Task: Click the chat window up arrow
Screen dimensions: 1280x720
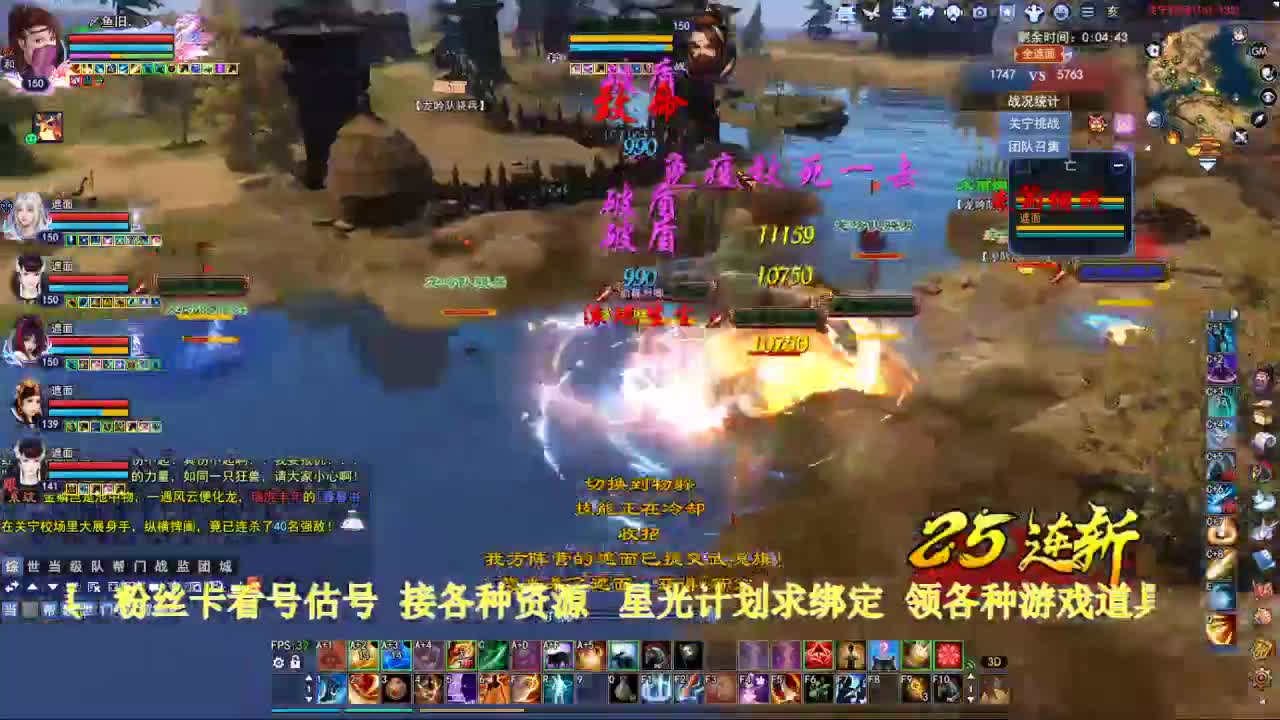Action: tap(31, 587)
